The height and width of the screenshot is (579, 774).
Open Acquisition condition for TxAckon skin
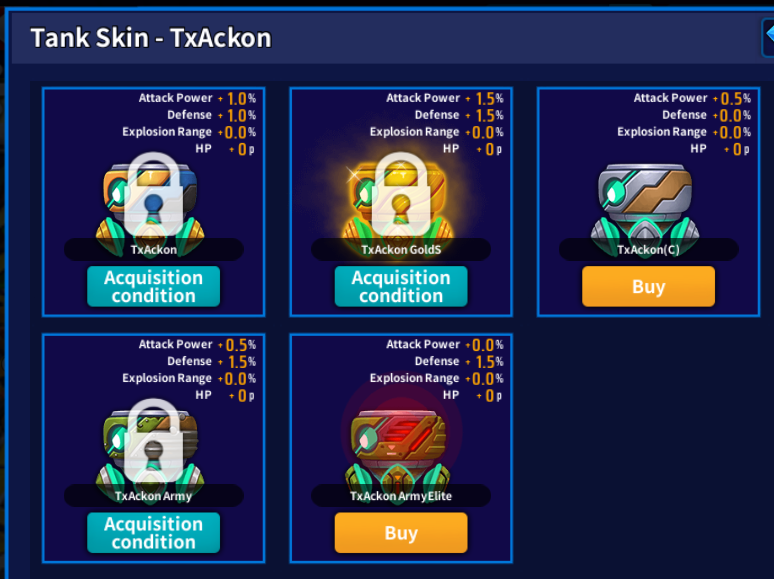point(153,287)
